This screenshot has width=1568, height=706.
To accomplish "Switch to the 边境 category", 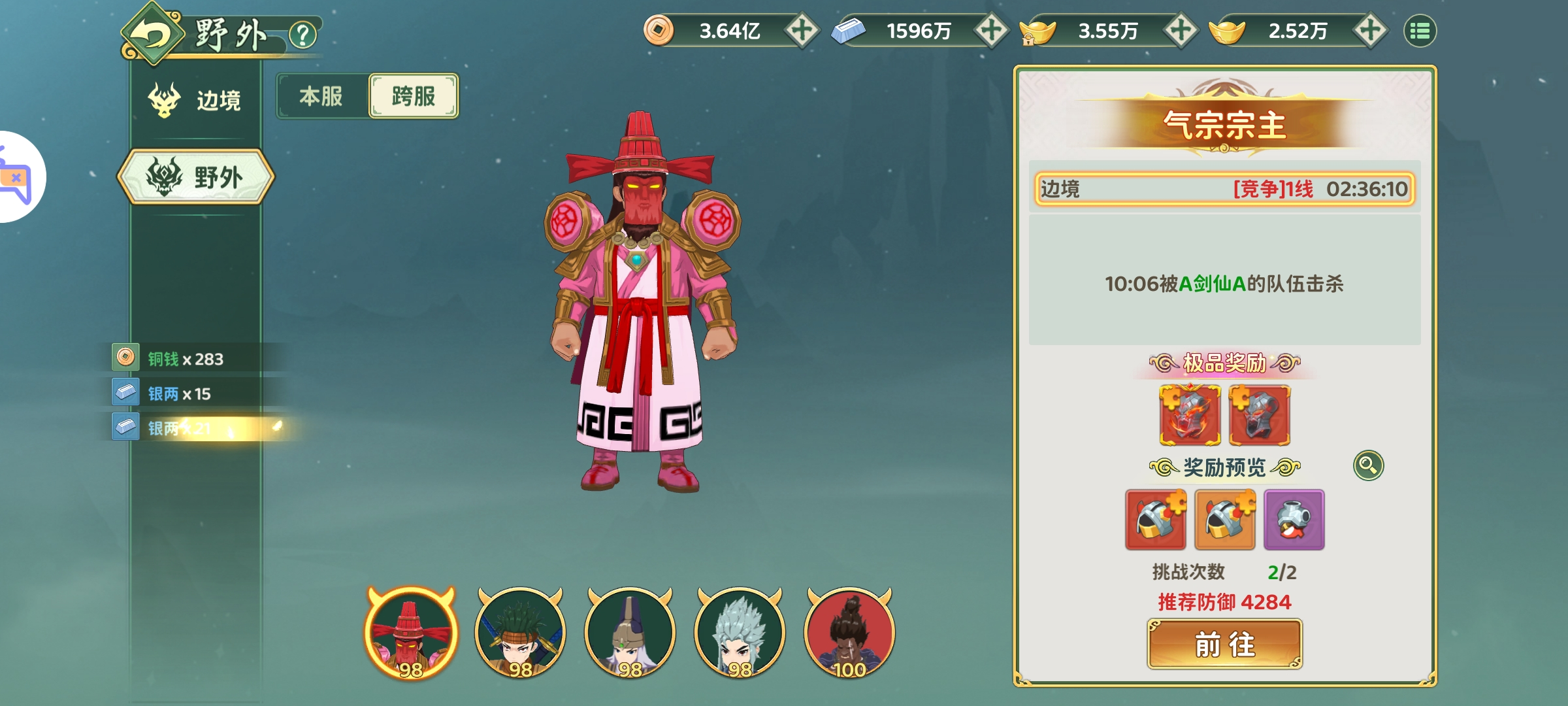I will 196,100.
